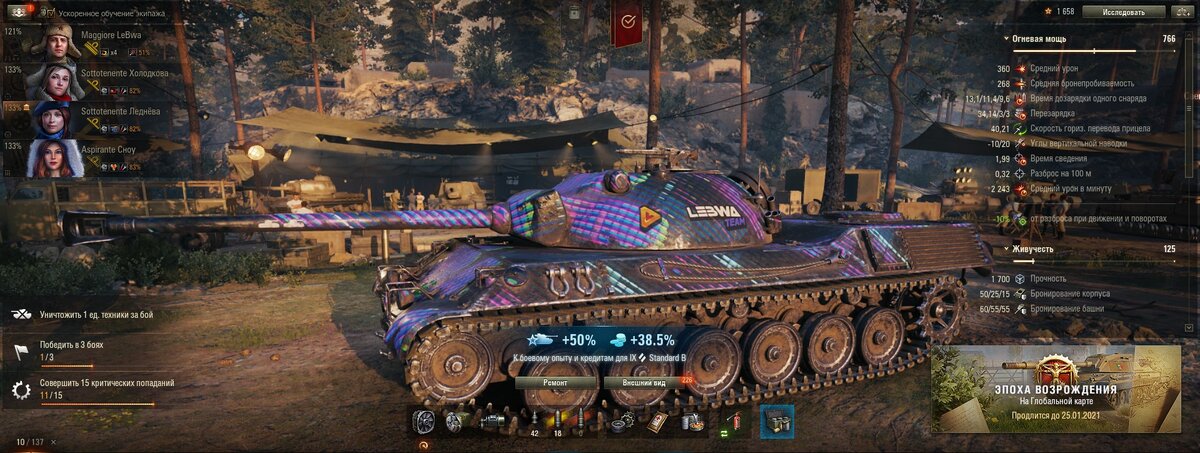Open the Внешний вид customization screen
Viewport: 1200px width, 453px height.
coord(647,382)
